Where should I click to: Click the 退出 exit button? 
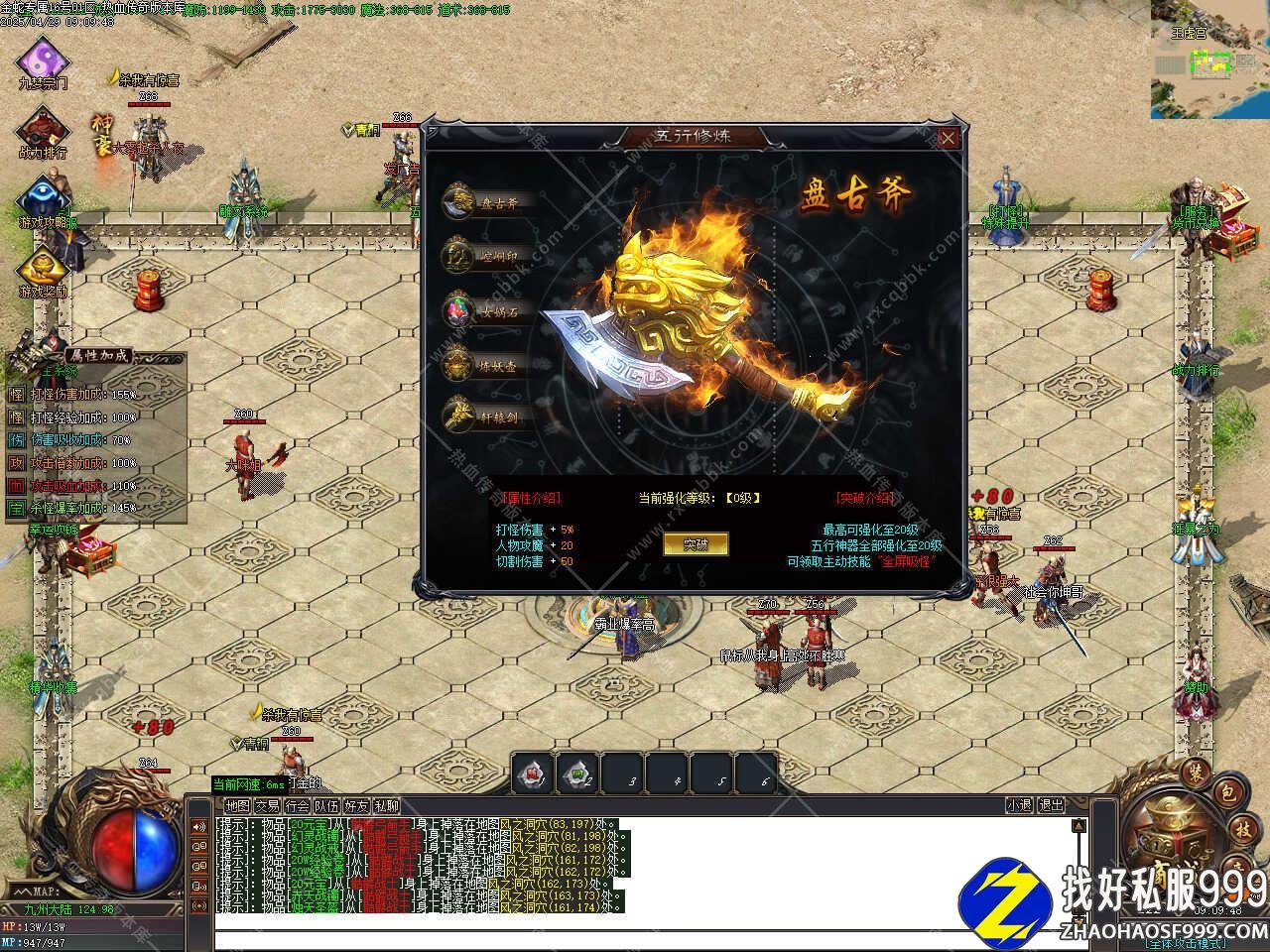(x=1051, y=806)
